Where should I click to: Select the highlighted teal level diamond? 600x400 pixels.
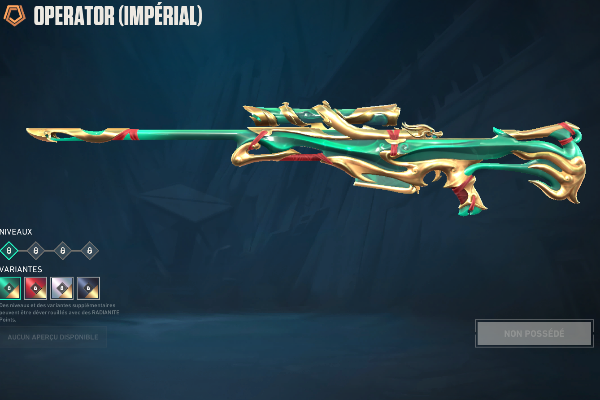10,250
